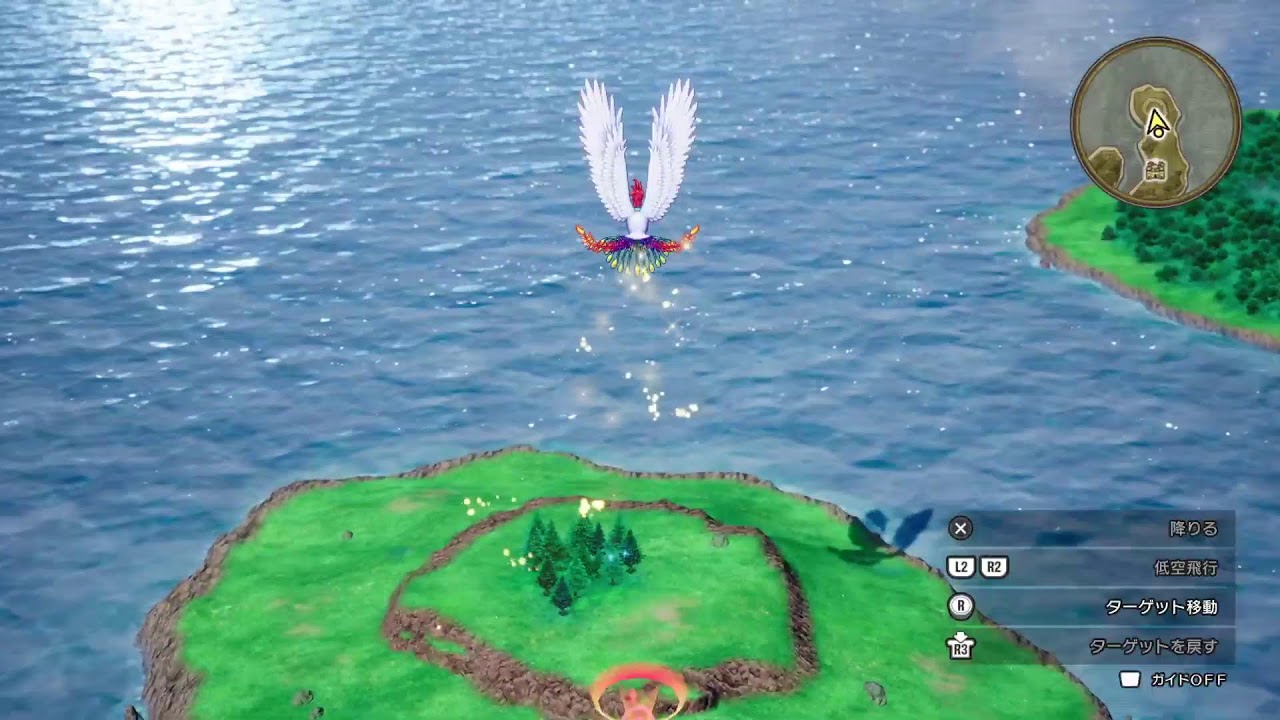Toggle target reset using ターゲットを戻す
This screenshot has width=1280, height=720.
(1154, 645)
